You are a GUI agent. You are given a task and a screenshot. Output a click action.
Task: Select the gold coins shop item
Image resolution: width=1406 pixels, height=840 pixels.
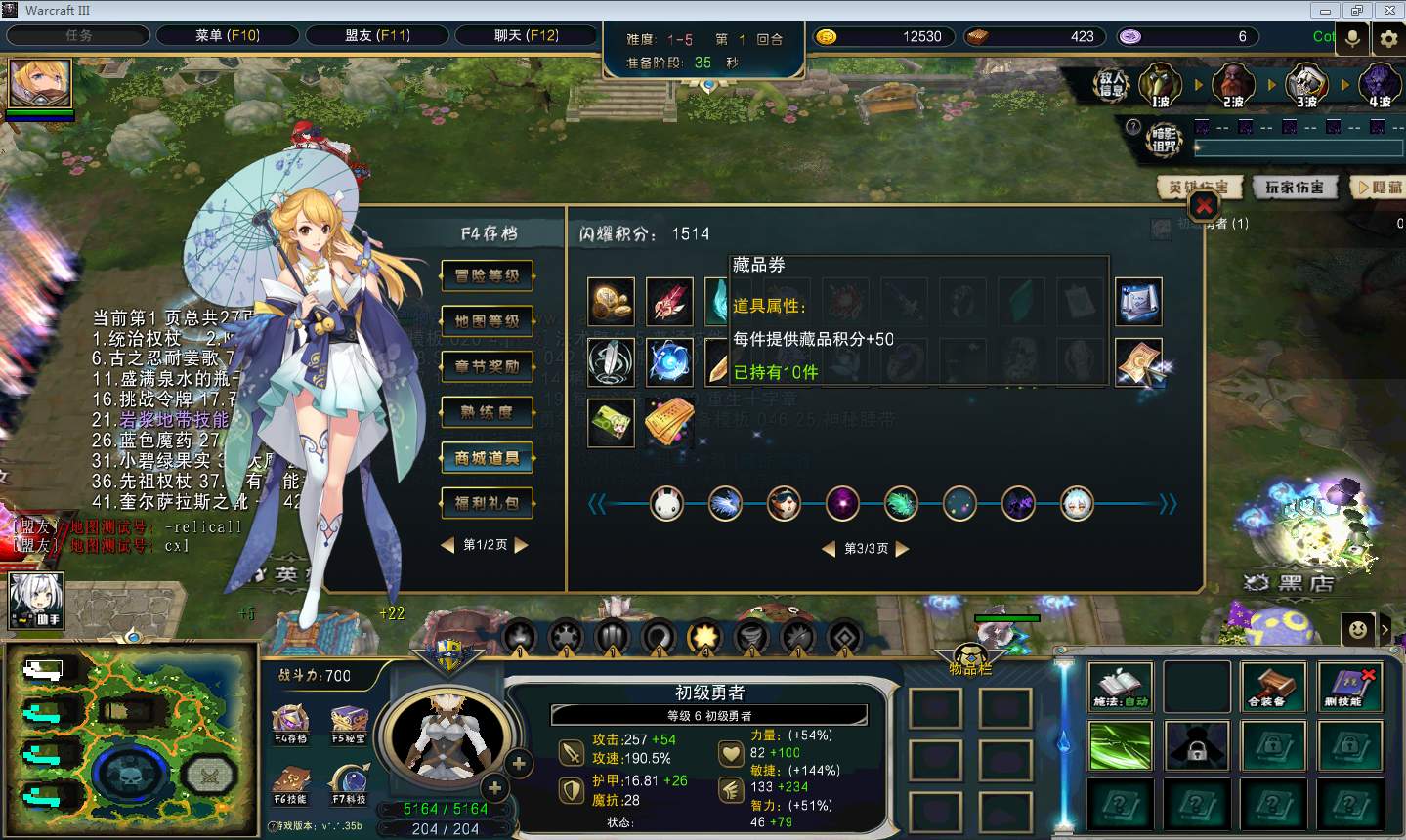pos(611,302)
